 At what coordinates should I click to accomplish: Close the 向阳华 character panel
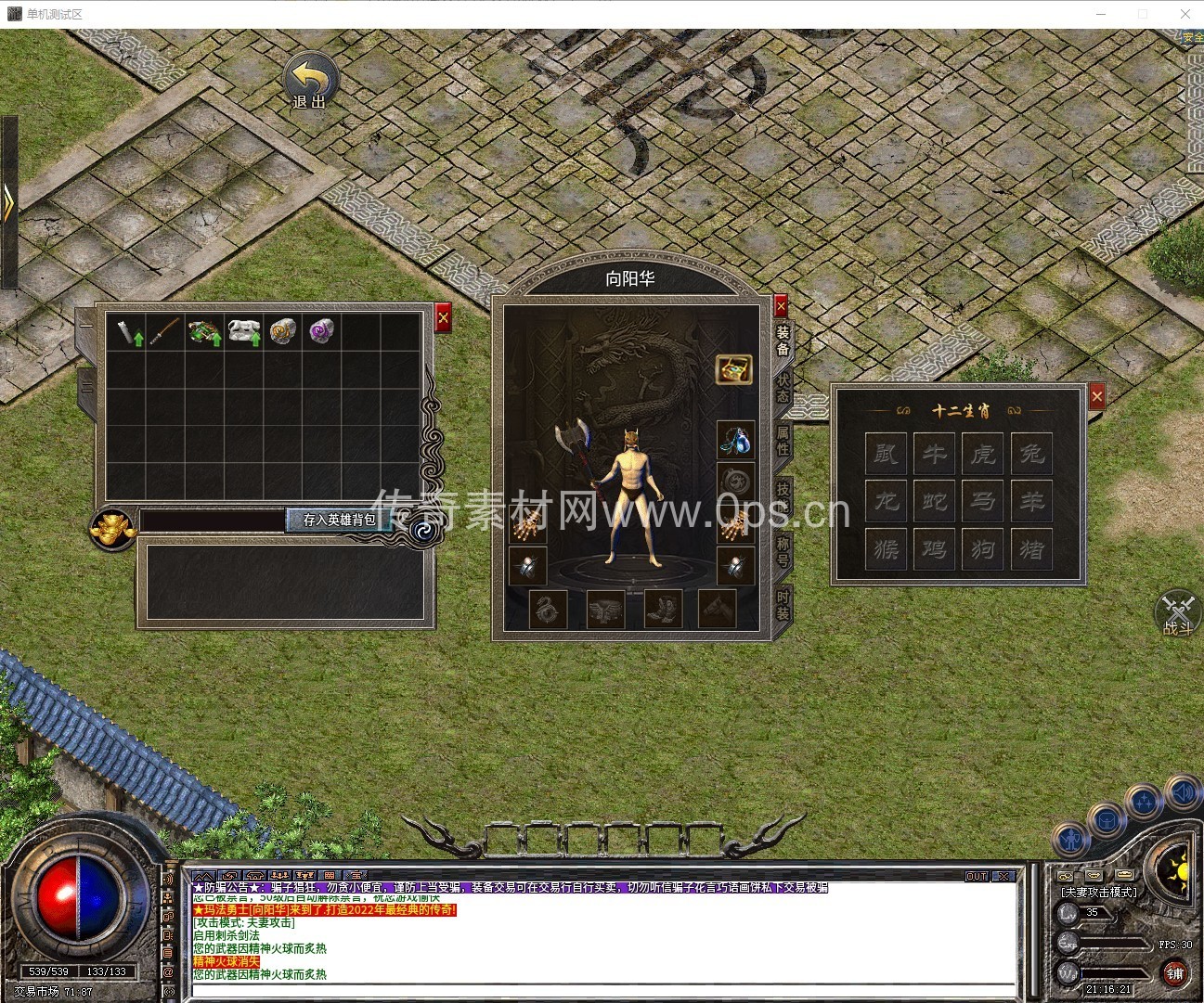[x=781, y=305]
